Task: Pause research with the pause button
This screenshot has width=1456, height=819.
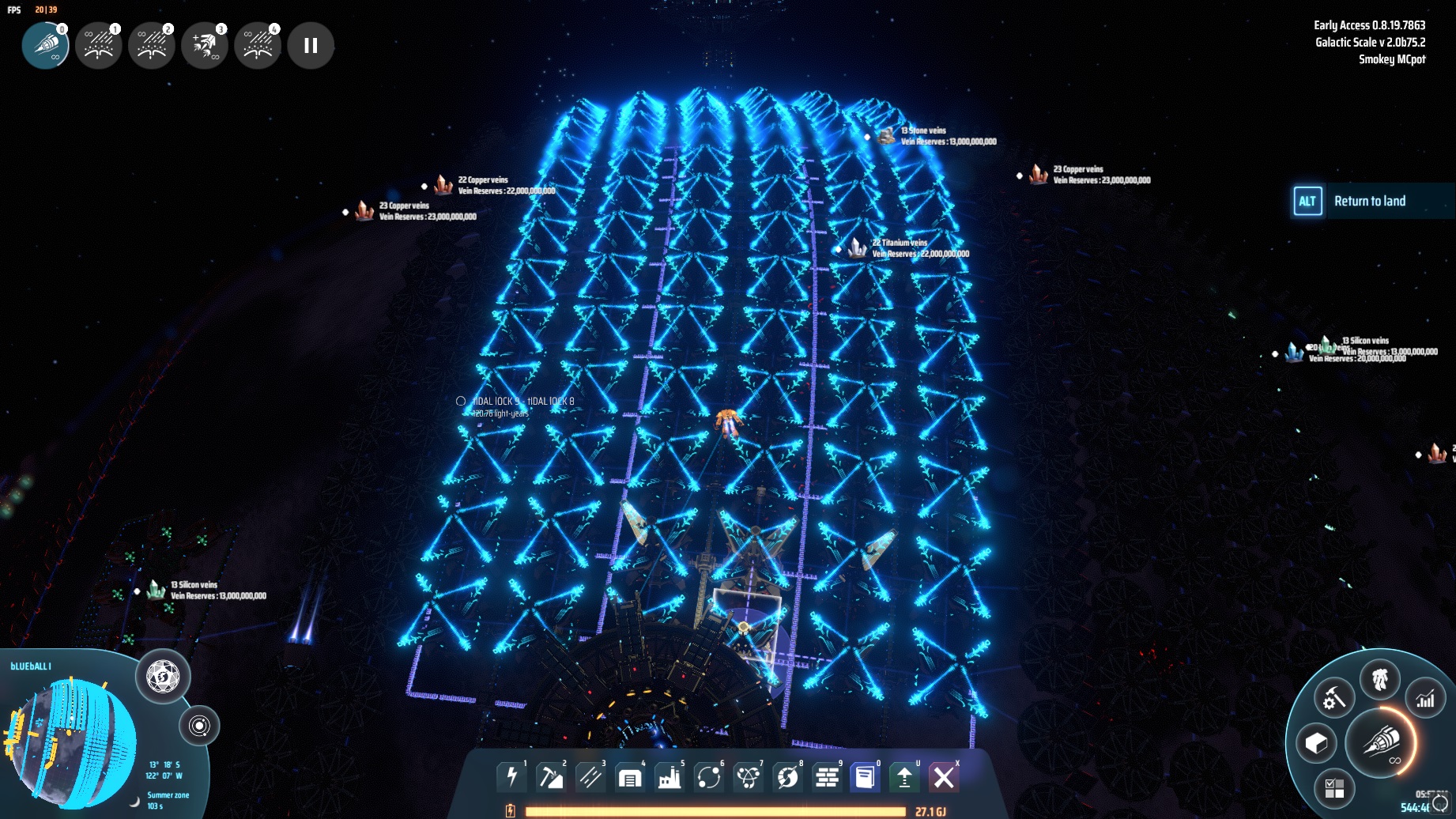Action: [x=311, y=46]
